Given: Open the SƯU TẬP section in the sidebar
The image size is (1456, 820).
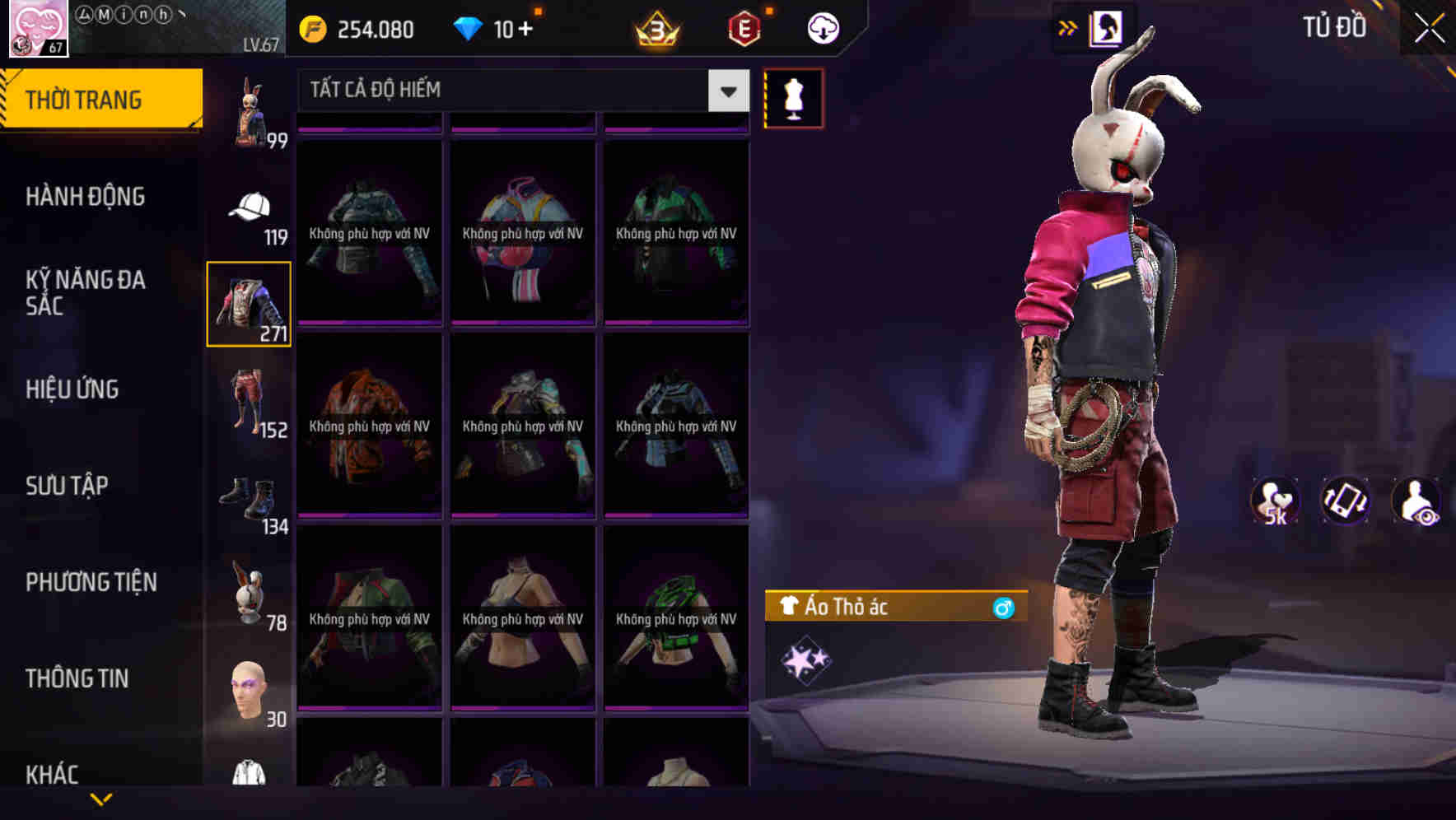Looking at the screenshot, I should coord(68,486).
